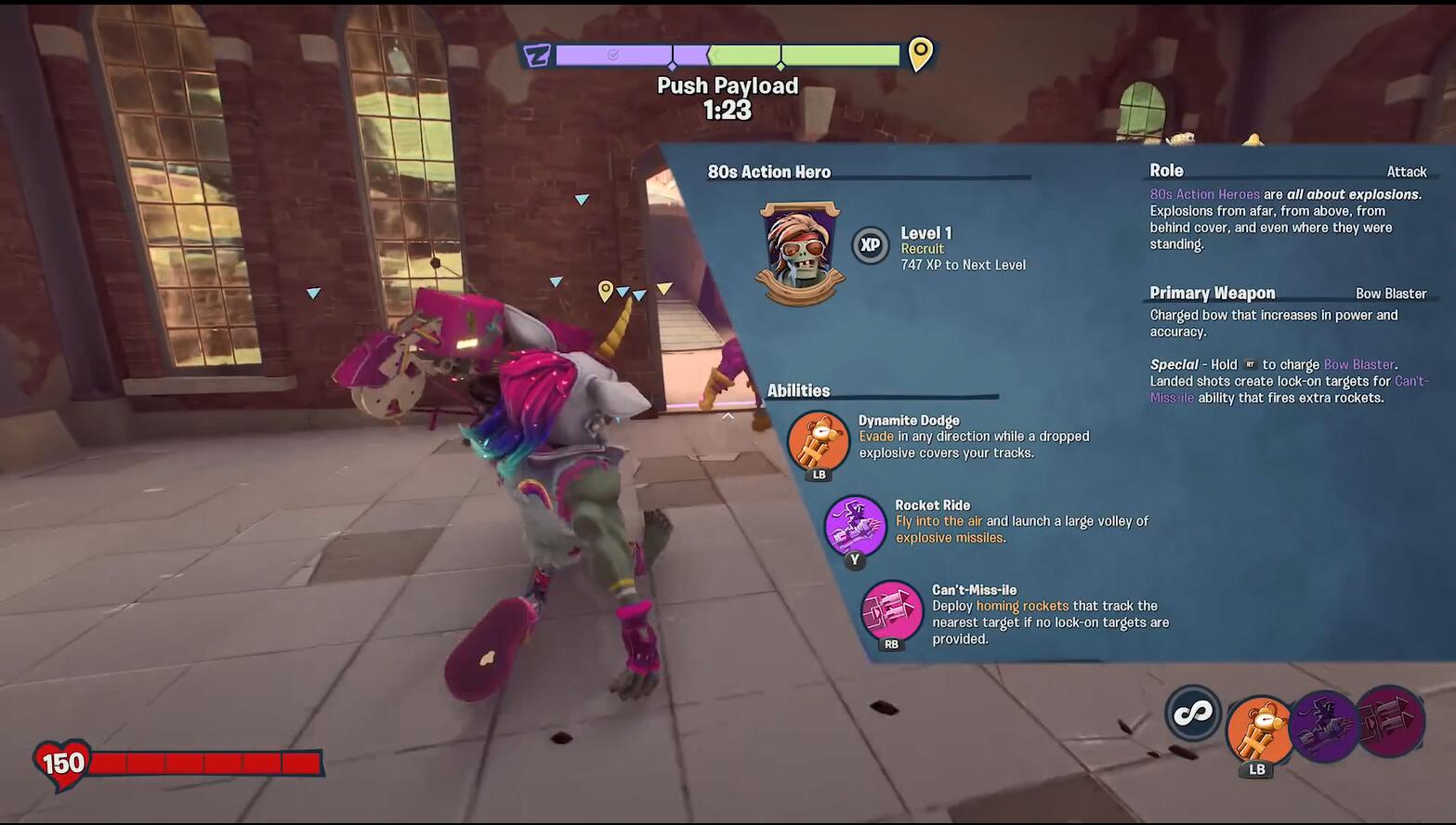Activate the Rocket Ride hotbar icon
This screenshot has height=825, width=1456.
pos(1324,726)
